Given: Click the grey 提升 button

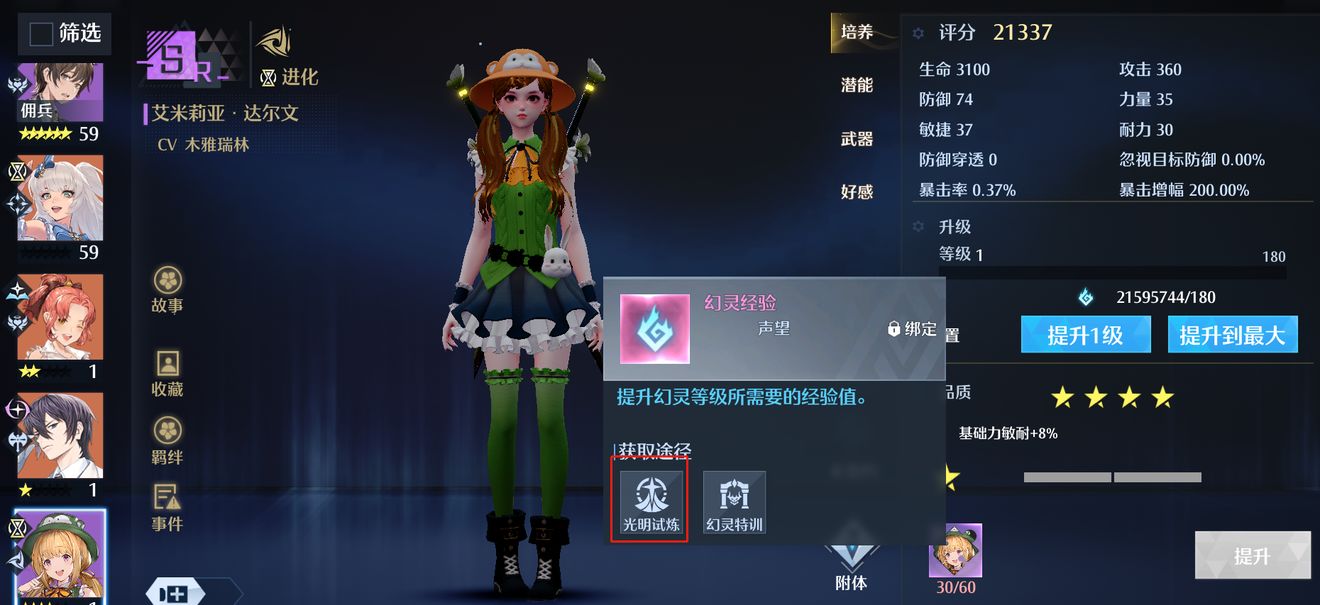Looking at the screenshot, I should point(1252,556).
